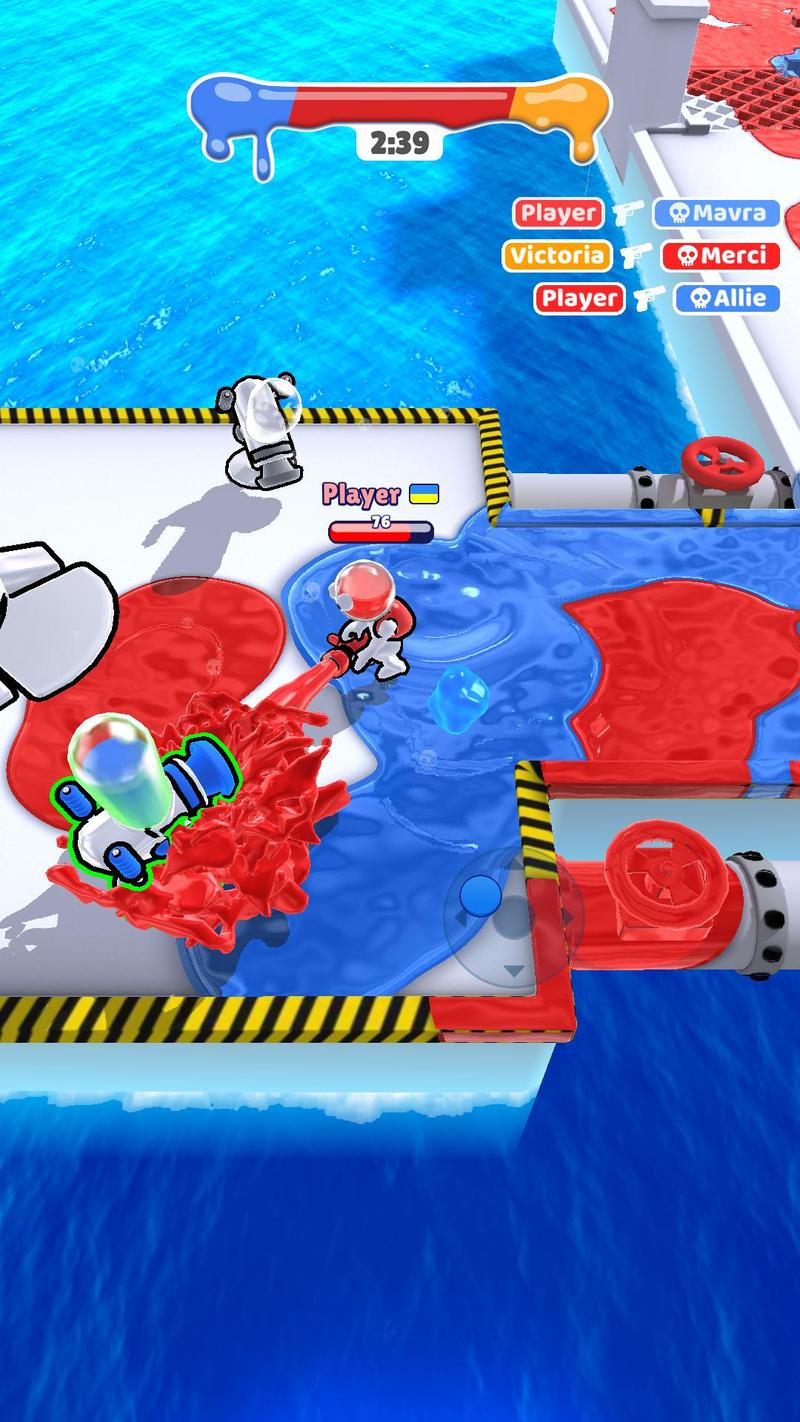Tap the joystick's down arrow

coord(513,970)
